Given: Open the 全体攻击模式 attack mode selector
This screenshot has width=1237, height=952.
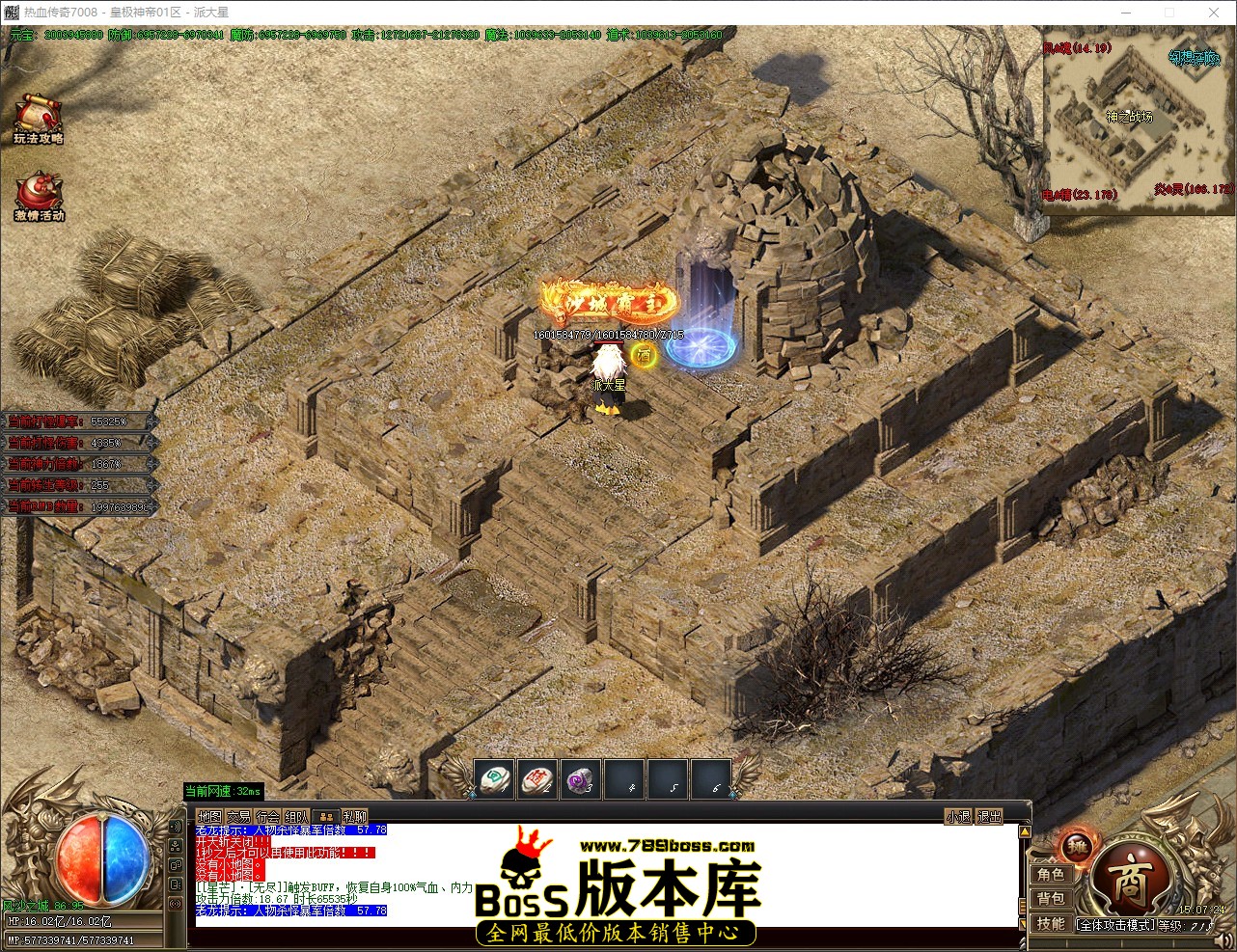Looking at the screenshot, I should coord(1113,923).
